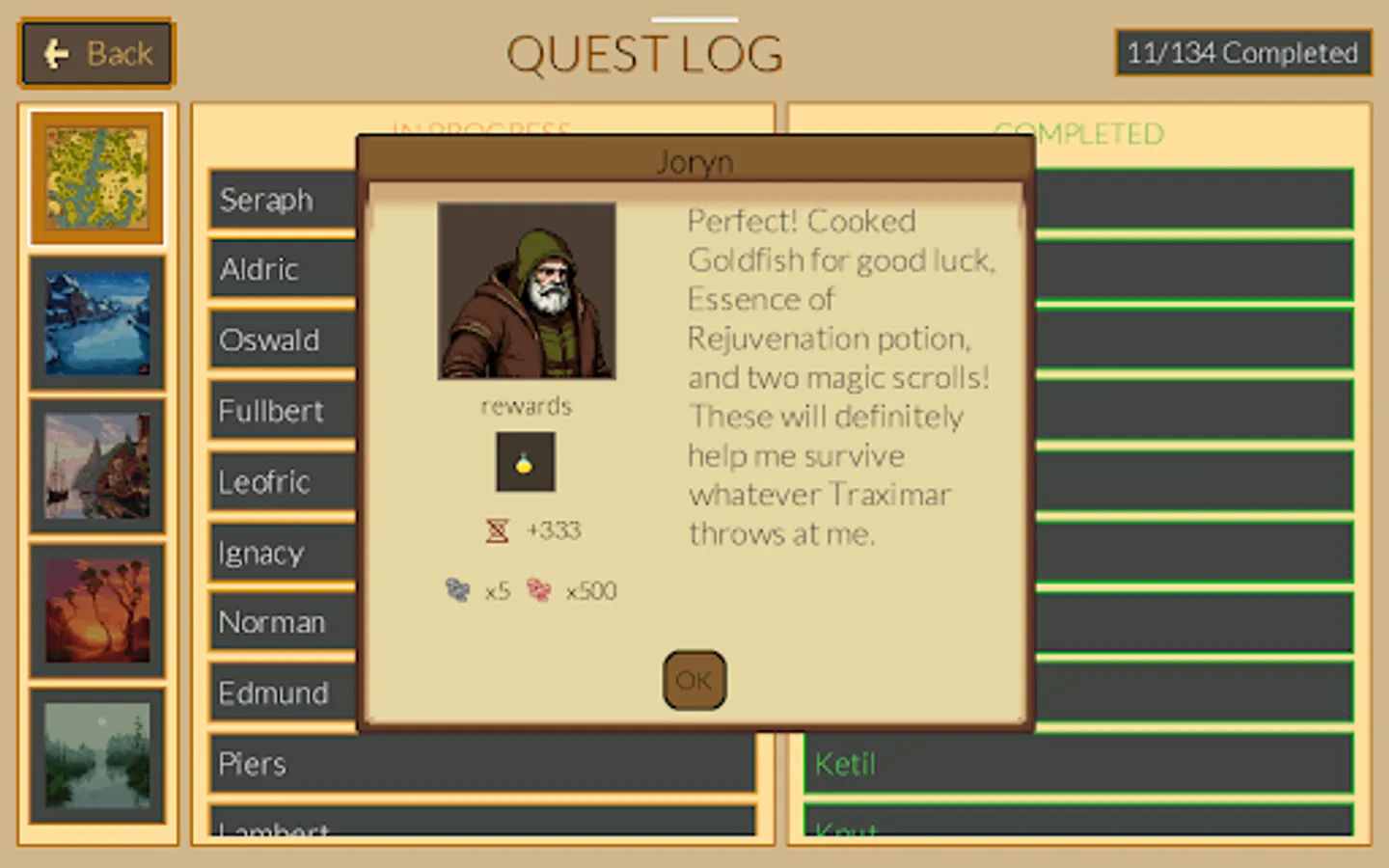Switch to the COMPLETED quest list
This screenshot has width=1389, height=868.
1079,133
